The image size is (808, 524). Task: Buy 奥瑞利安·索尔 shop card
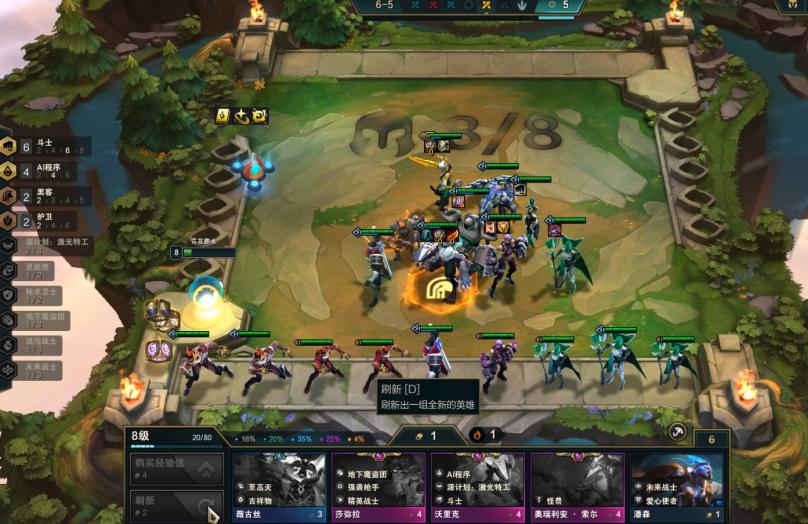[x=577, y=486]
